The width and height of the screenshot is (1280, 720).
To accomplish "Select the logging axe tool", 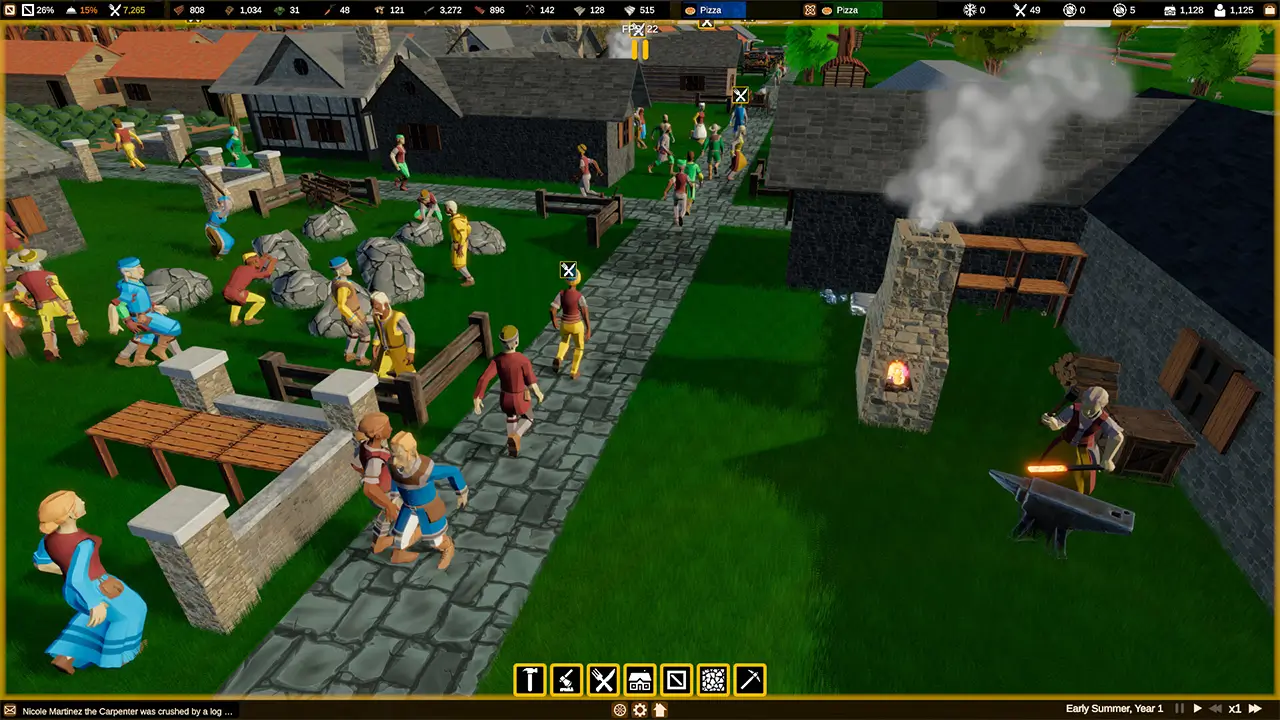I will click(566, 680).
